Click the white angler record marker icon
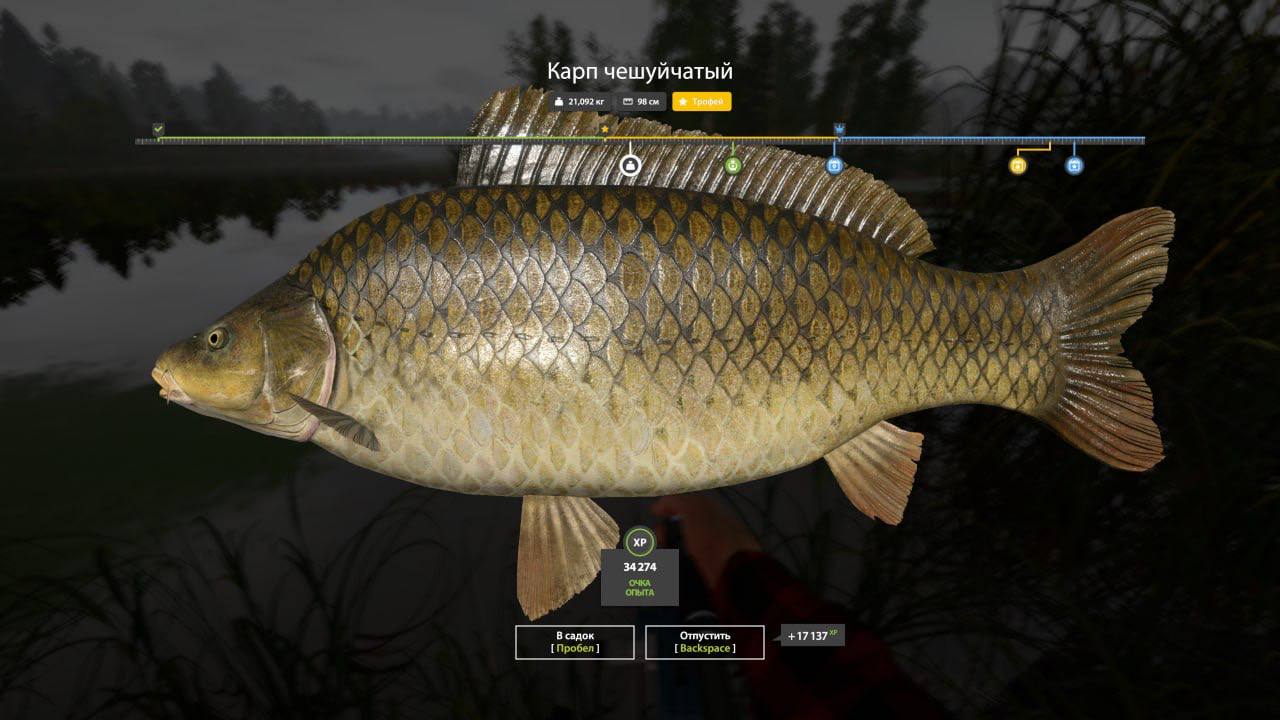1280x720 pixels. 630,164
